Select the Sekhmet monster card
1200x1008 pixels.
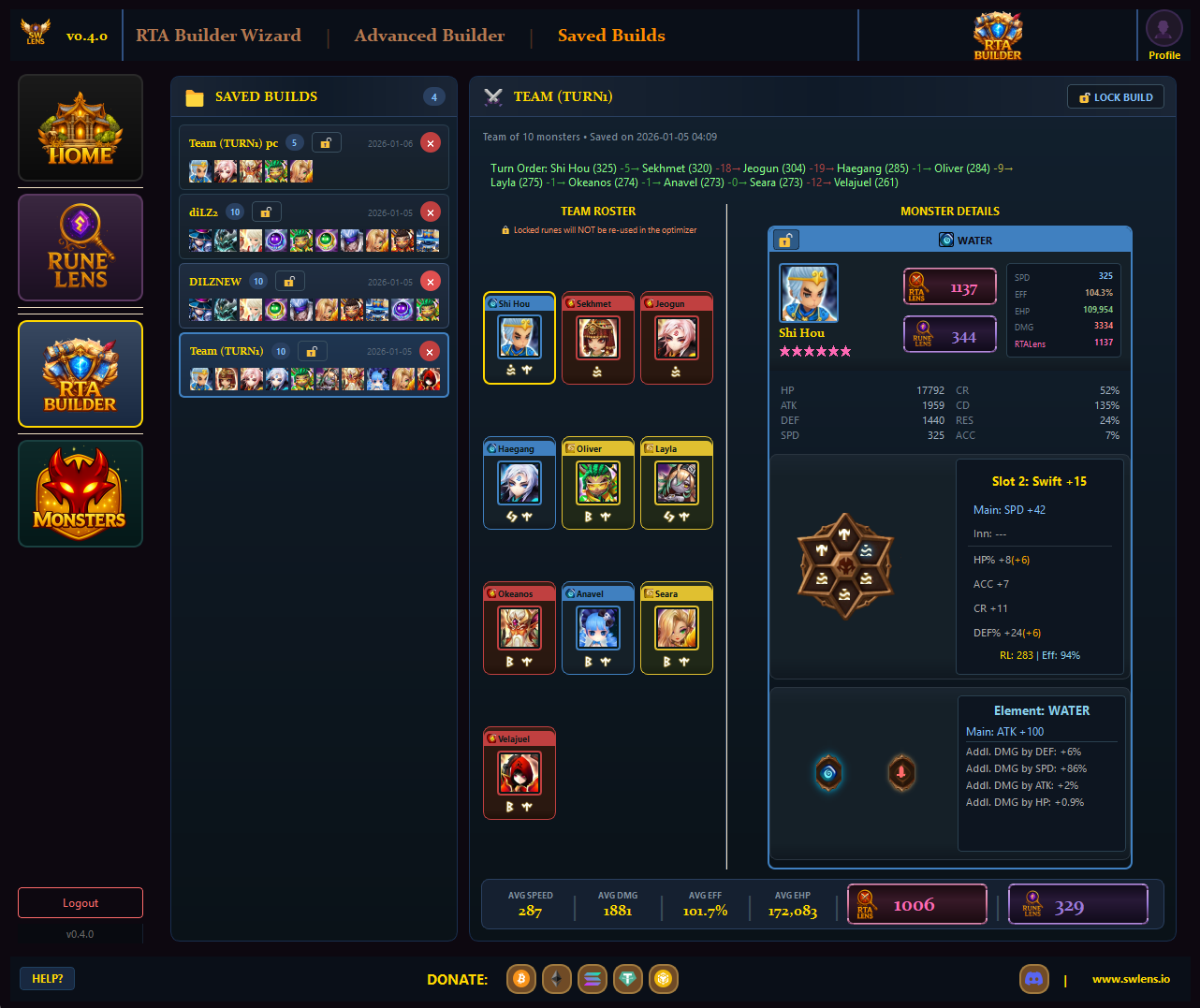(x=597, y=338)
